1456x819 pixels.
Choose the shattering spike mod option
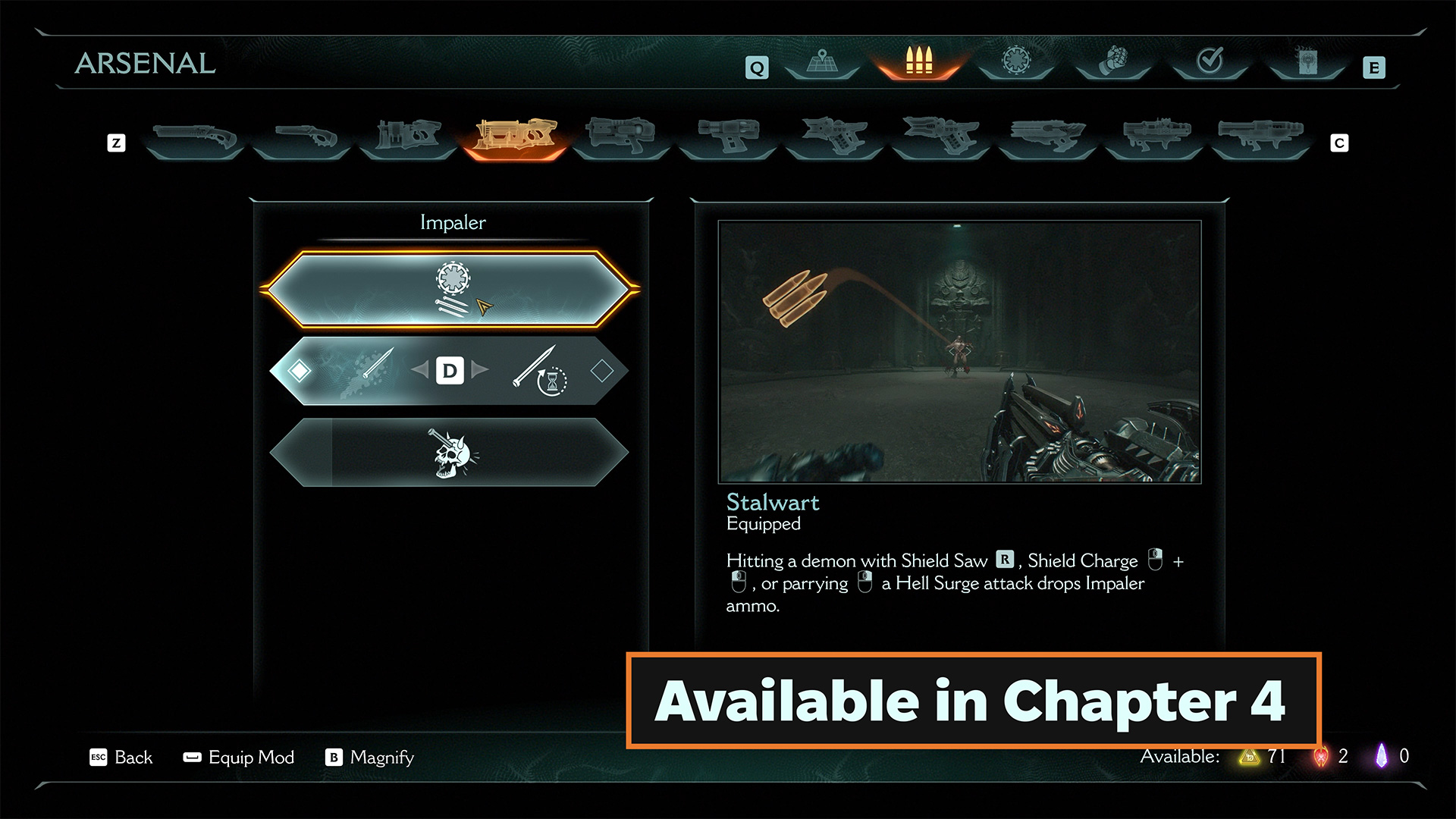tap(364, 371)
